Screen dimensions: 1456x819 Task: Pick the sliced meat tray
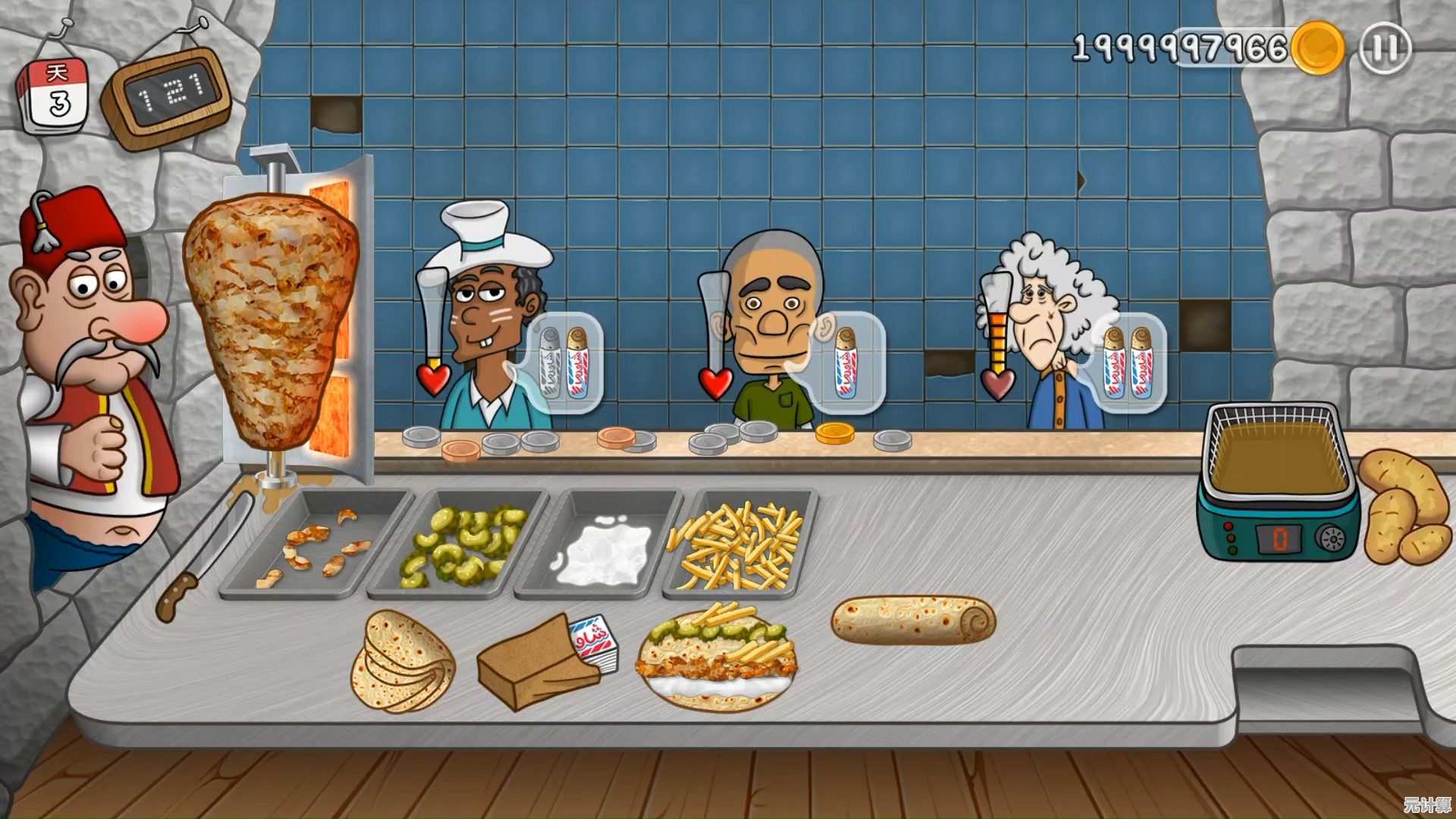pyautogui.click(x=315, y=542)
